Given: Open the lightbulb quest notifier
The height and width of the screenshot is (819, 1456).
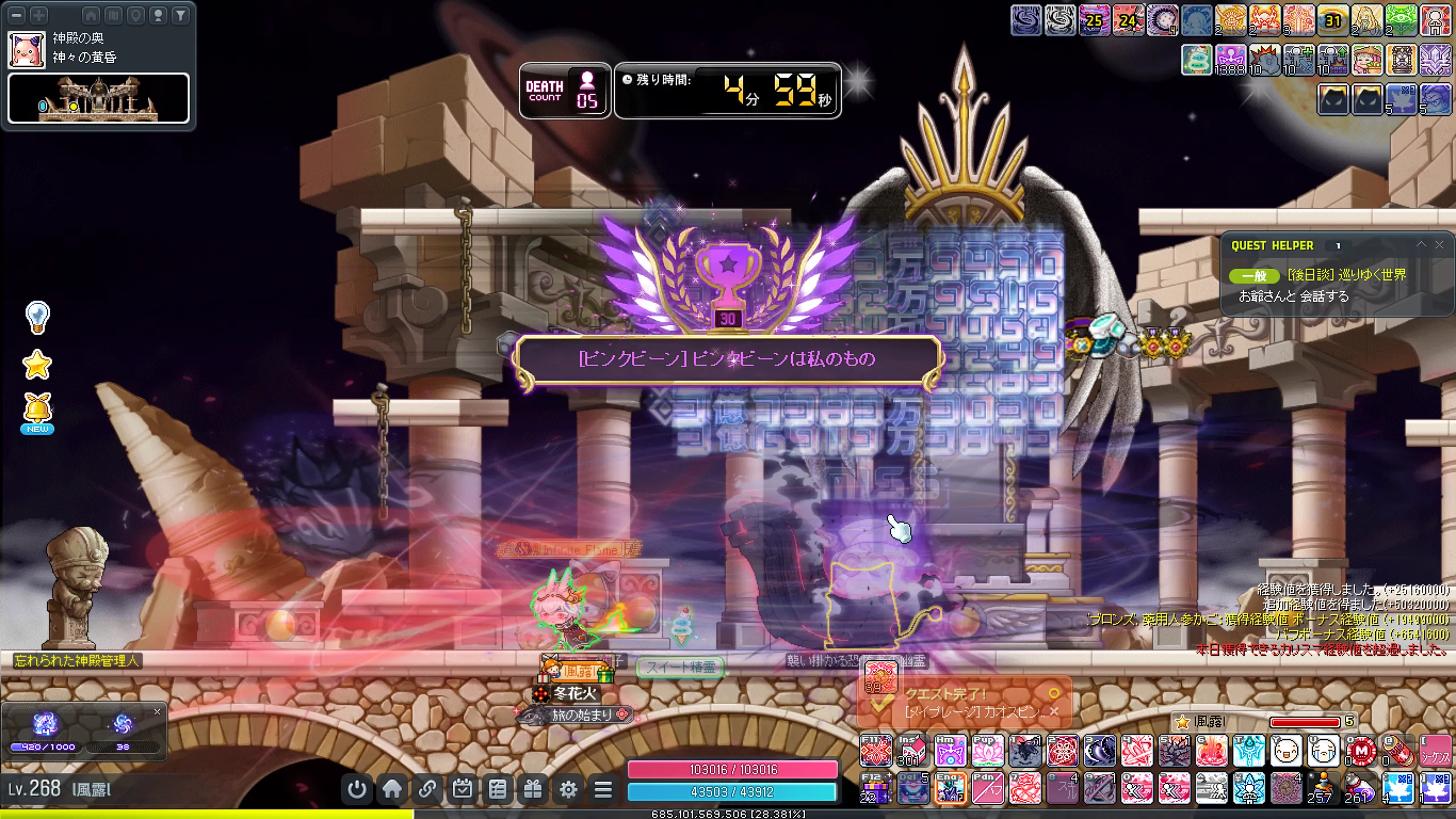Looking at the screenshot, I should coord(38,317).
